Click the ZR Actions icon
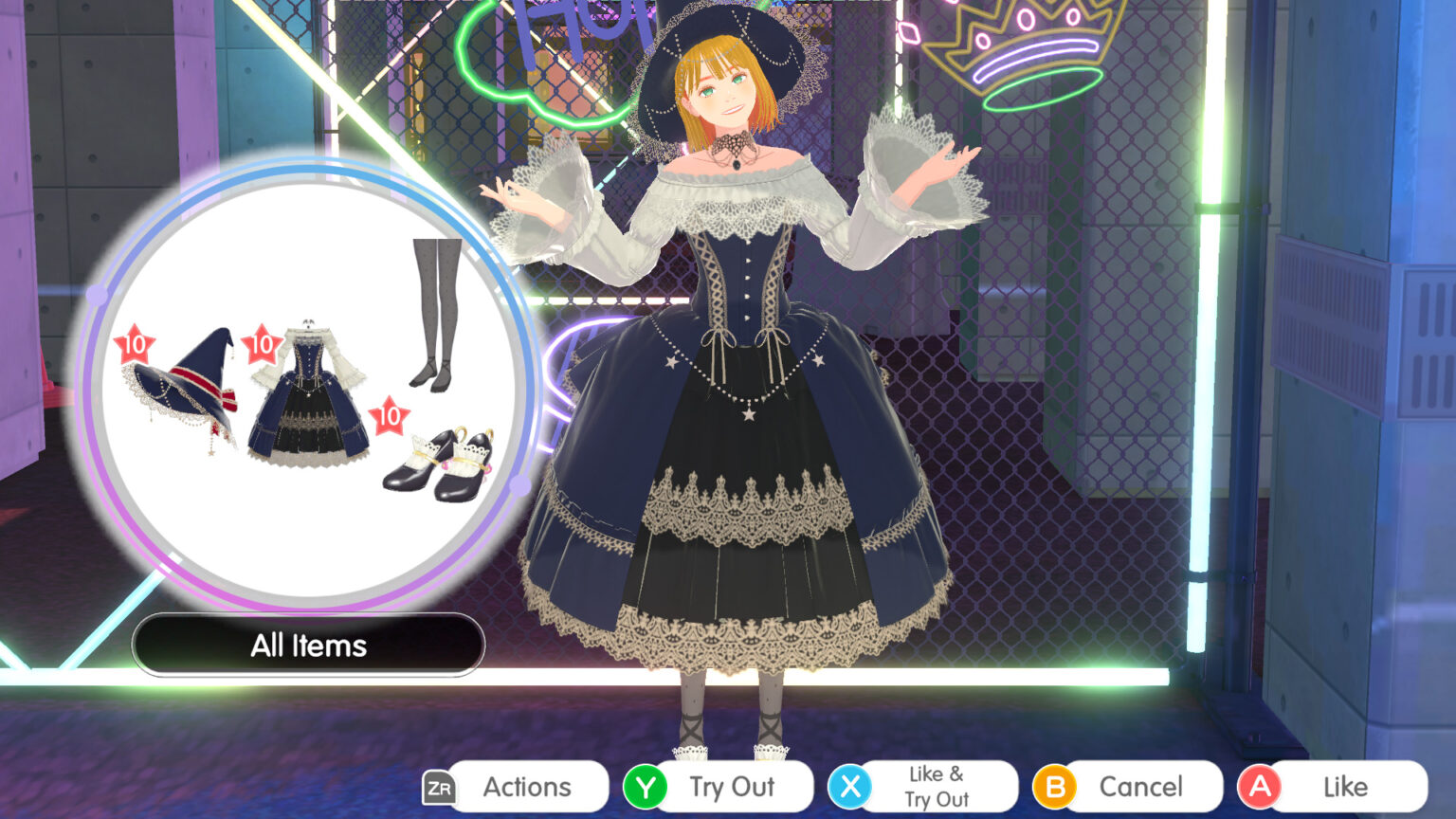This screenshot has height=819, width=1456. [x=439, y=786]
